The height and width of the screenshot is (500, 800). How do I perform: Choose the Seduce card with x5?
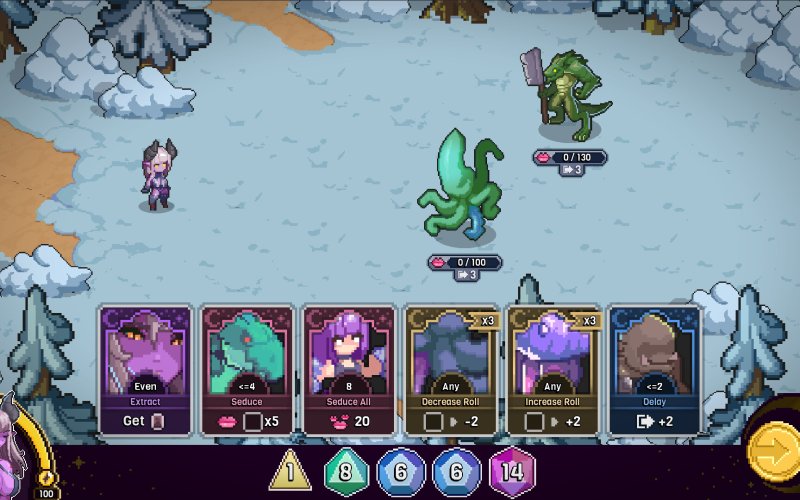(247, 370)
